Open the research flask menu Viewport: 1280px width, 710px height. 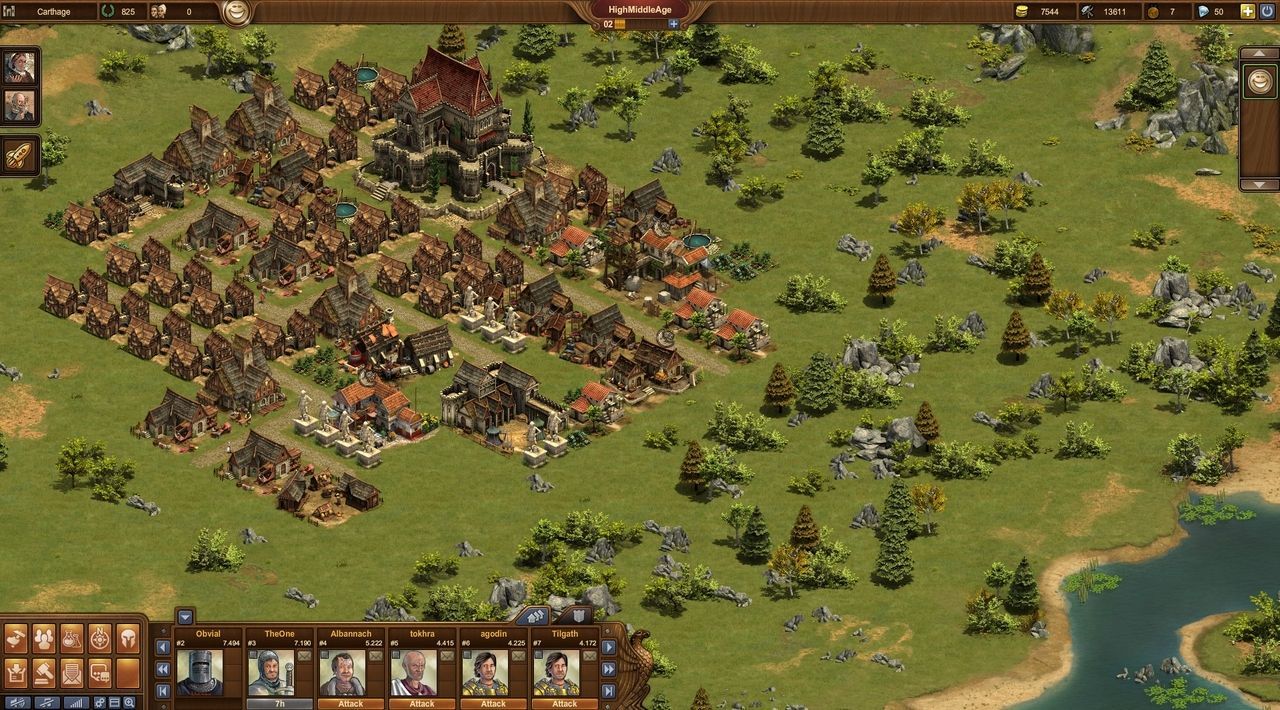[71, 637]
